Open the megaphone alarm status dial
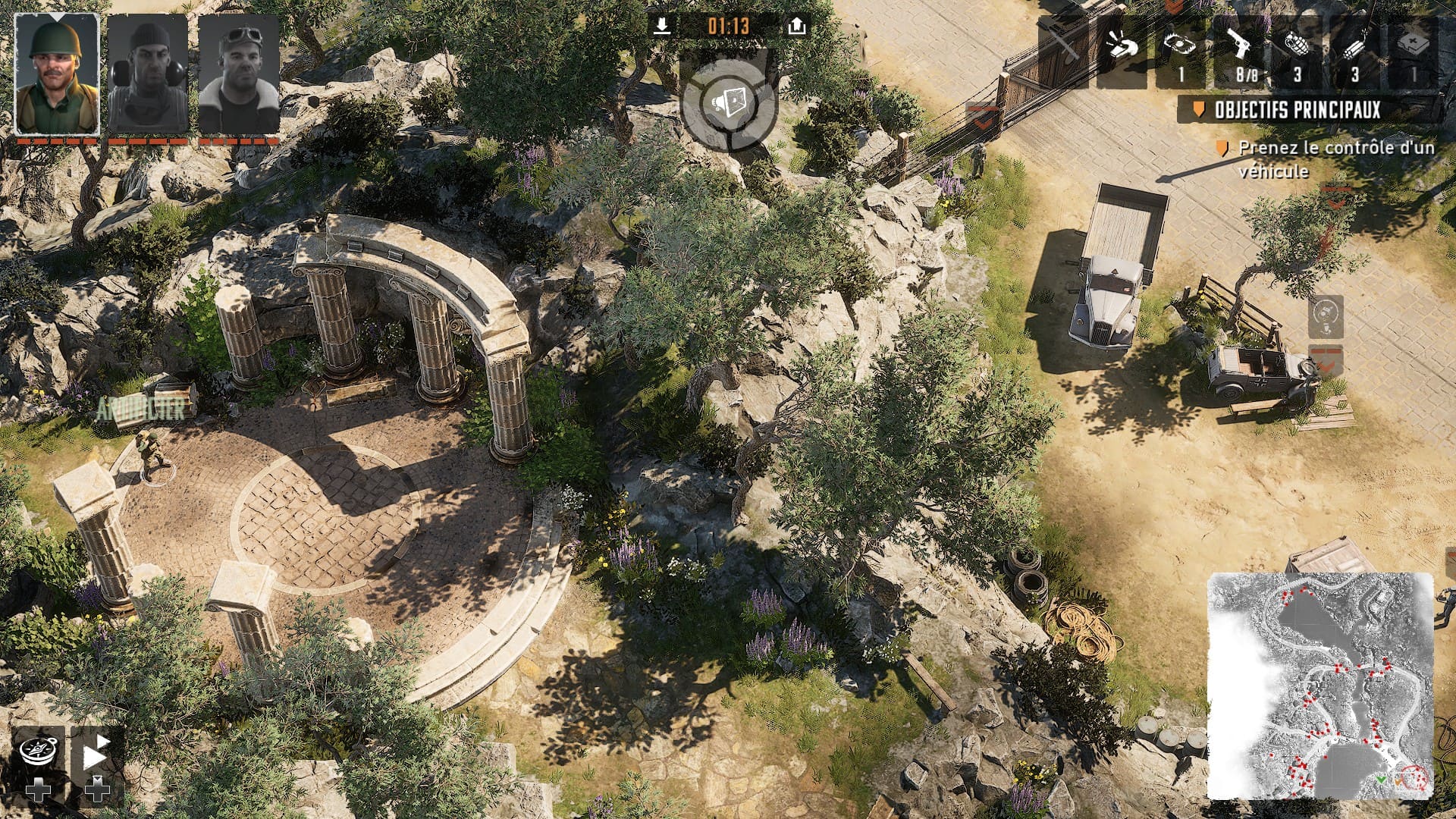This screenshot has width=1456, height=819. (729, 102)
